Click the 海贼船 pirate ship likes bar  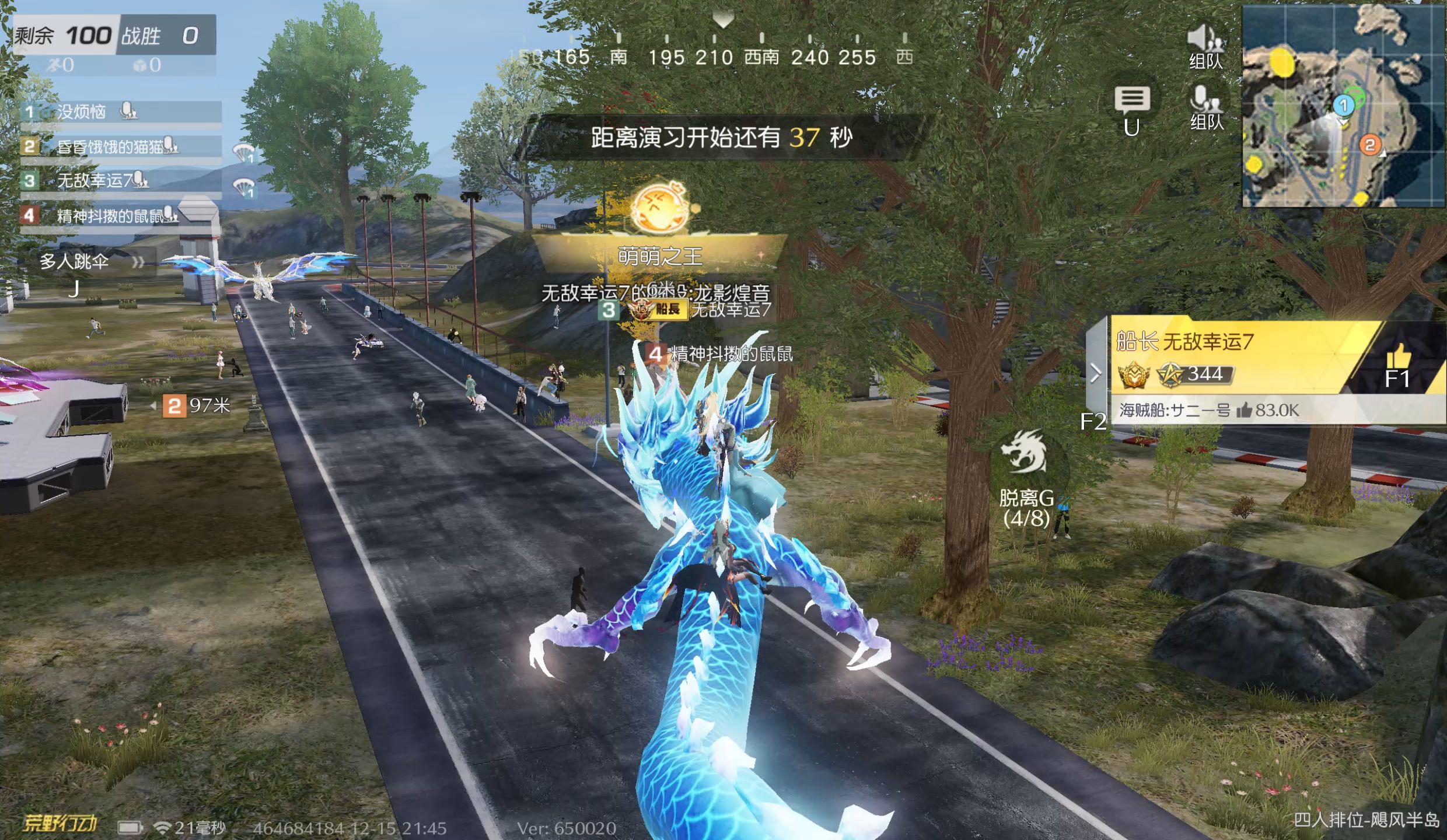point(1225,411)
